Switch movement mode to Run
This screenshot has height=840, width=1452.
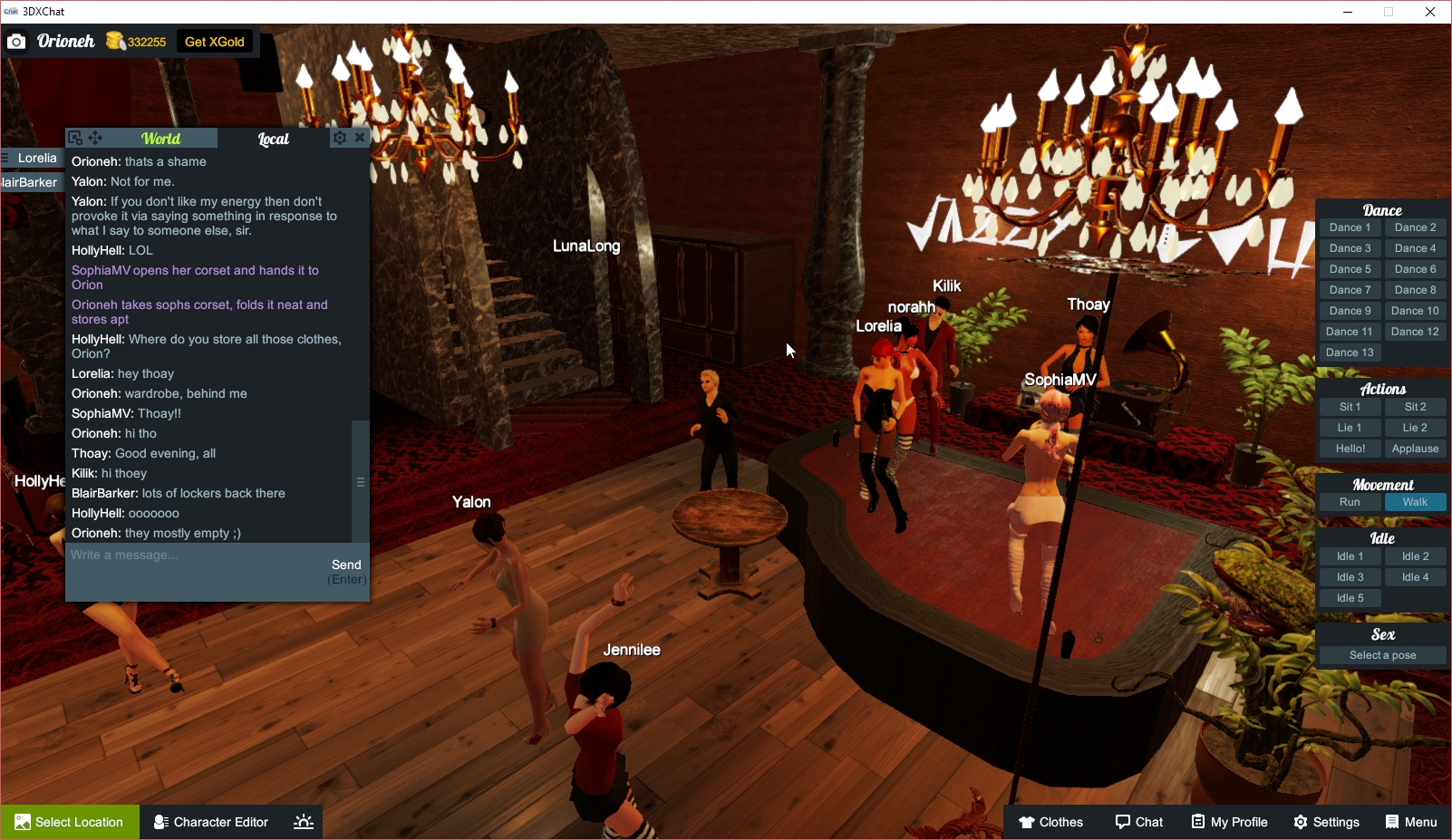[x=1350, y=501]
